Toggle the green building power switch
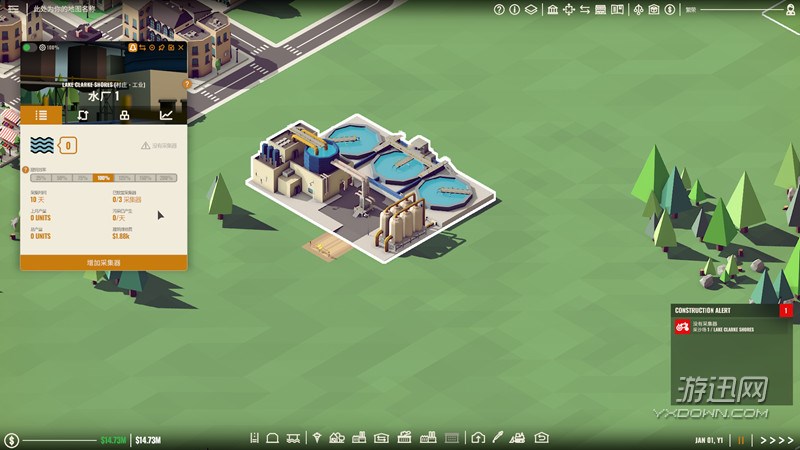Screen dimensions: 800x450 [x=29, y=47]
